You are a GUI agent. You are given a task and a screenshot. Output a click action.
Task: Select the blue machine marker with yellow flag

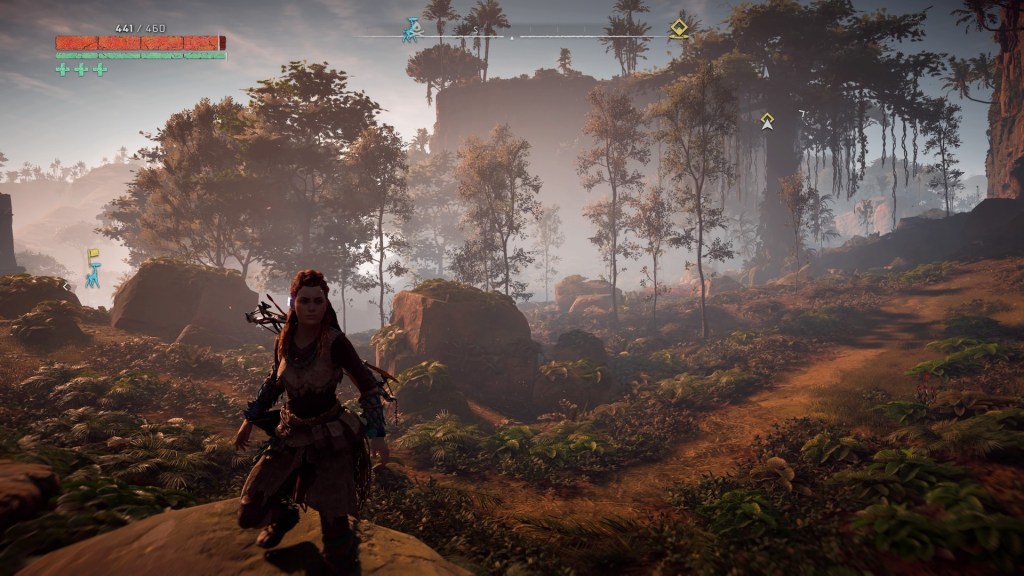click(92, 268)
